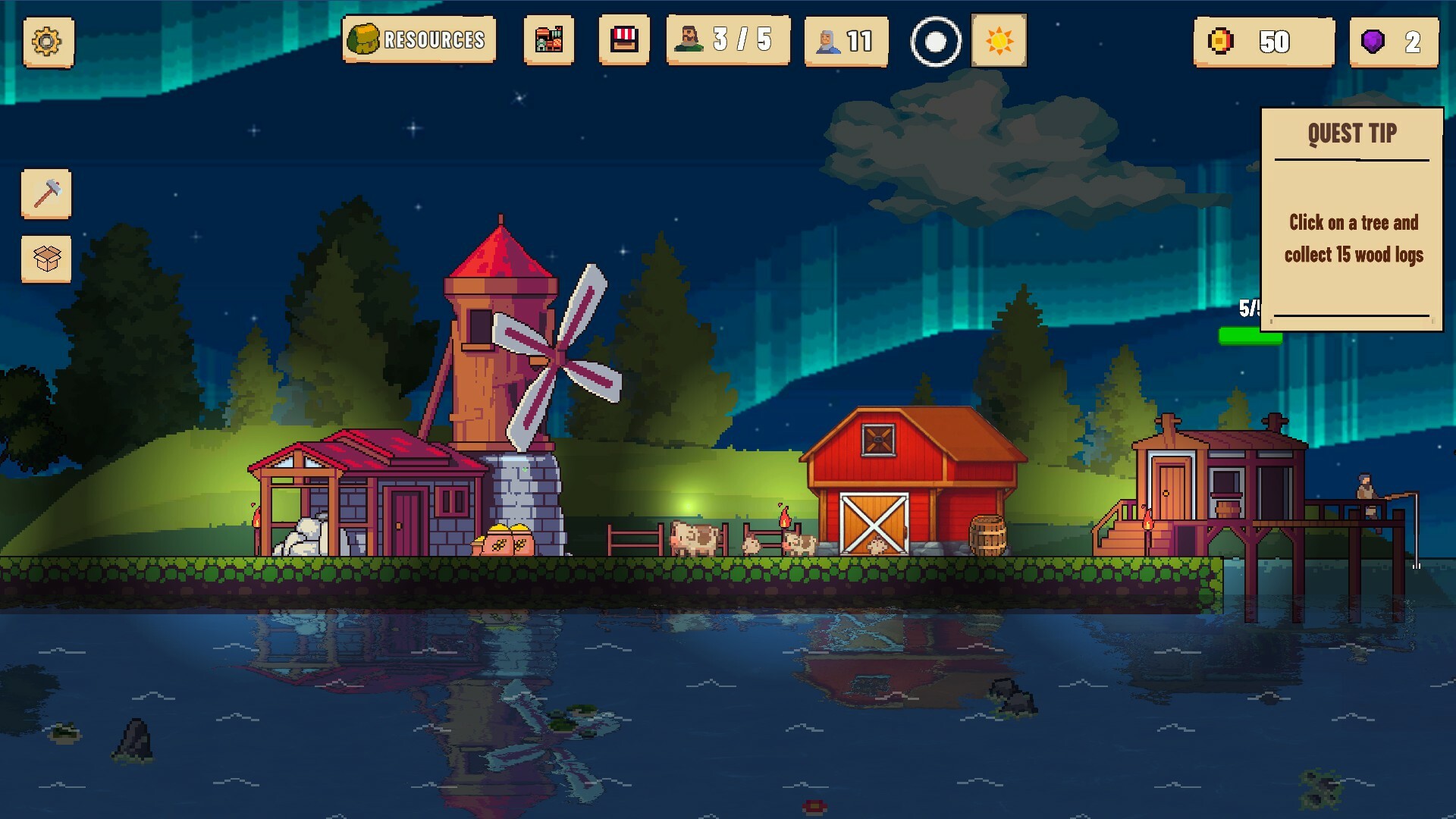The height and width of the screenshot is (819, 1456).
Task: Select the build hammer tool
Action: click(x=46, y=195)
